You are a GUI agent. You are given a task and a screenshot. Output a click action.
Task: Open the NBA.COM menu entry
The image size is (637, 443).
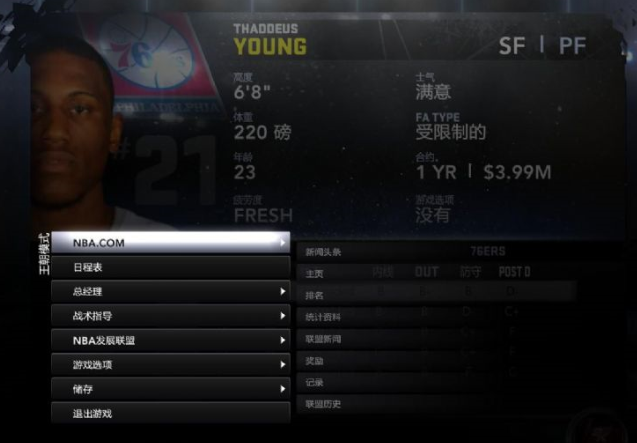click(x=170, y=243)
